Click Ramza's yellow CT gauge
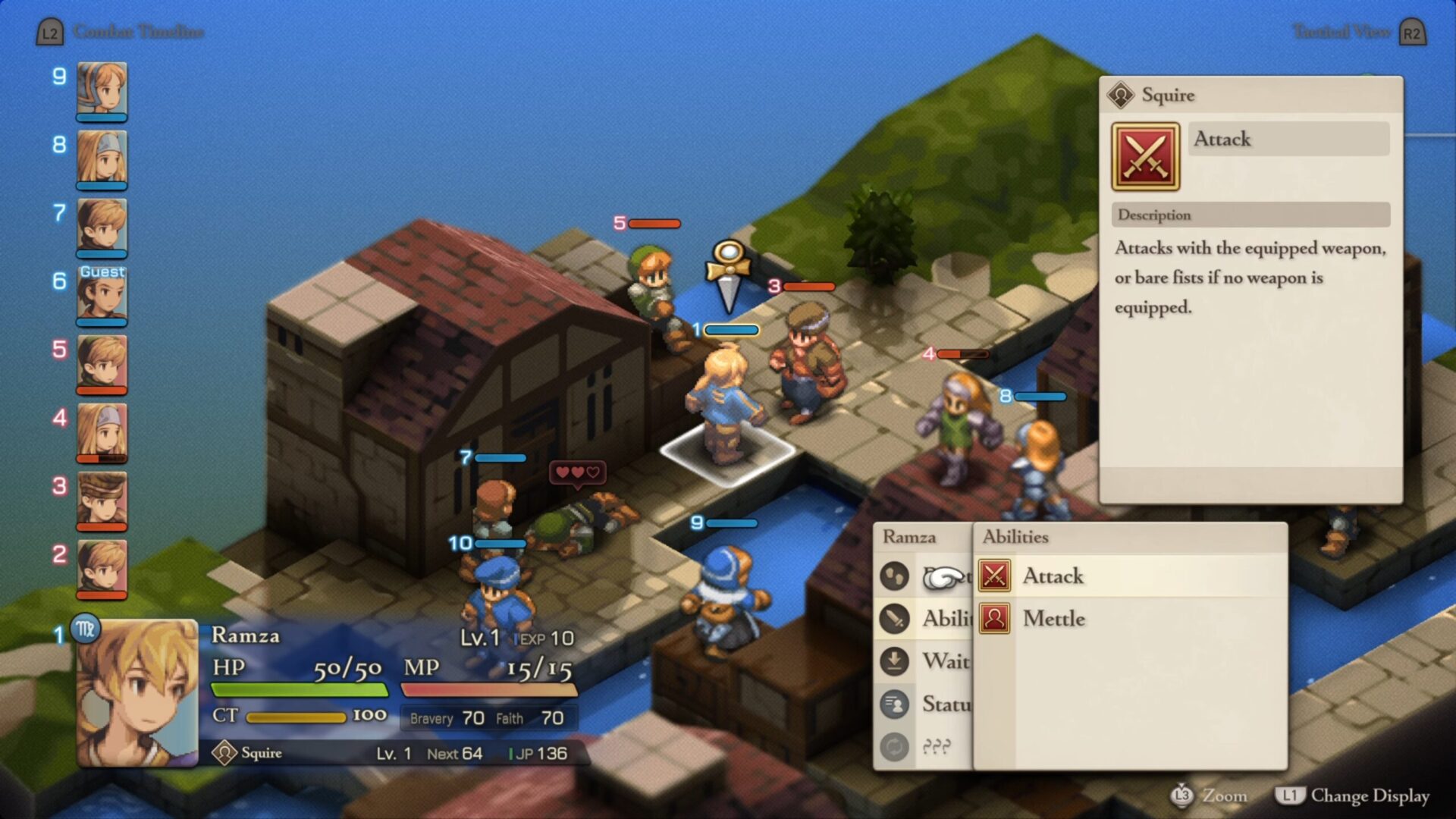This screenshot has width=1456, height=819. point(296,716)
